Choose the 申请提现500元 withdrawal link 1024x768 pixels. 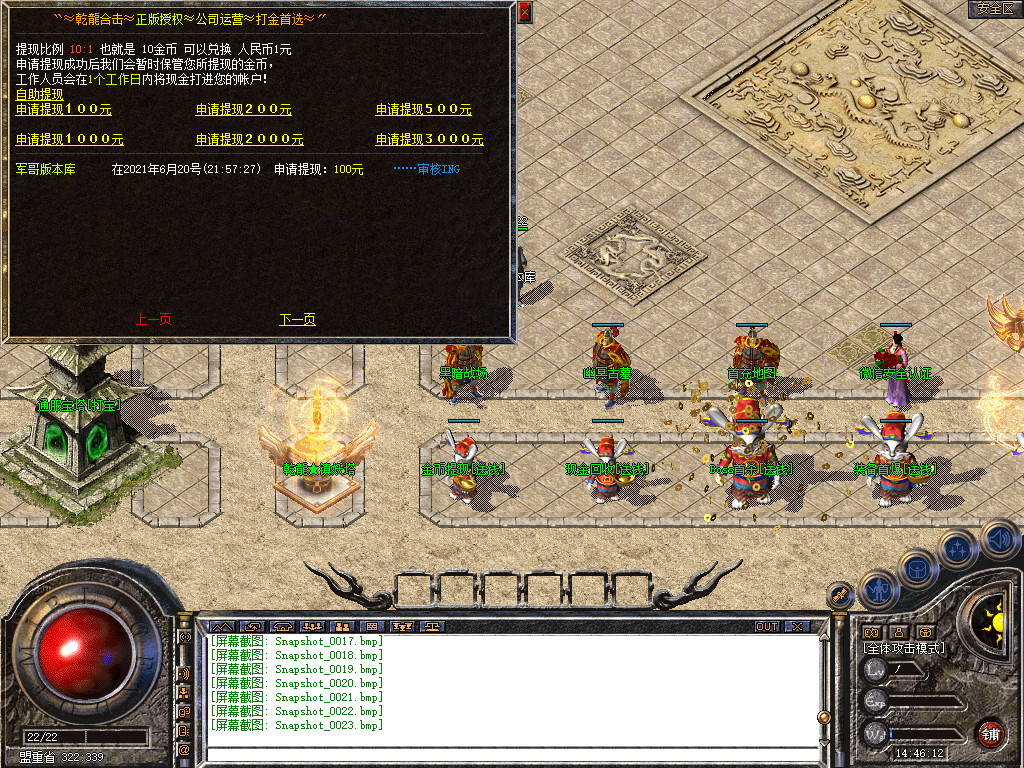tap(423, 110)
